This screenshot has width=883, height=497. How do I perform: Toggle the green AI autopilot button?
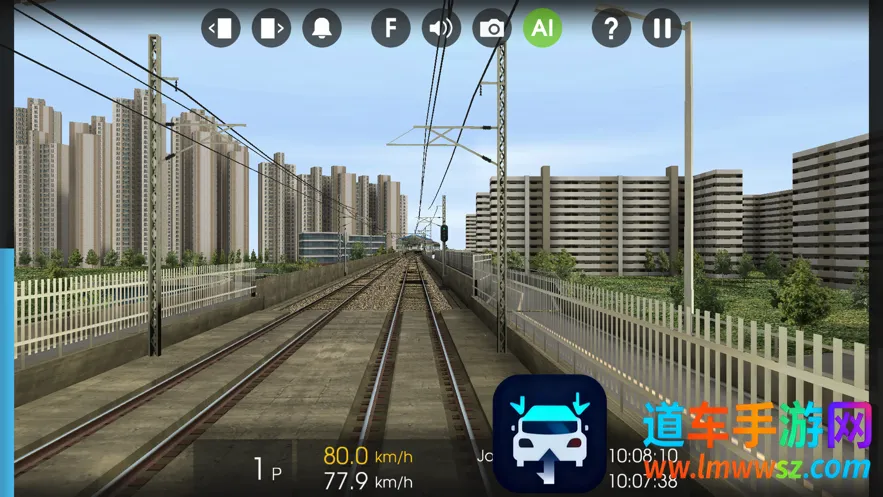point(542,28)
